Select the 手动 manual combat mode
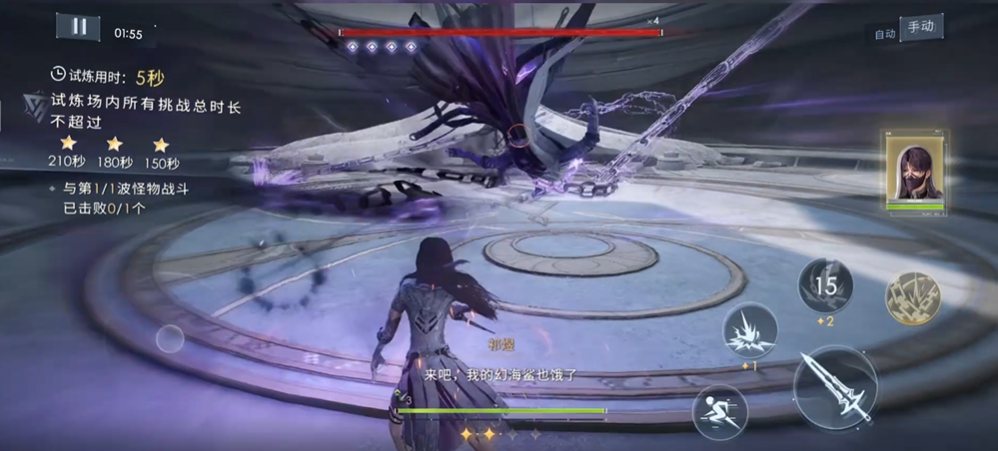This screenshot has height=451, width=998. [920, 28]
